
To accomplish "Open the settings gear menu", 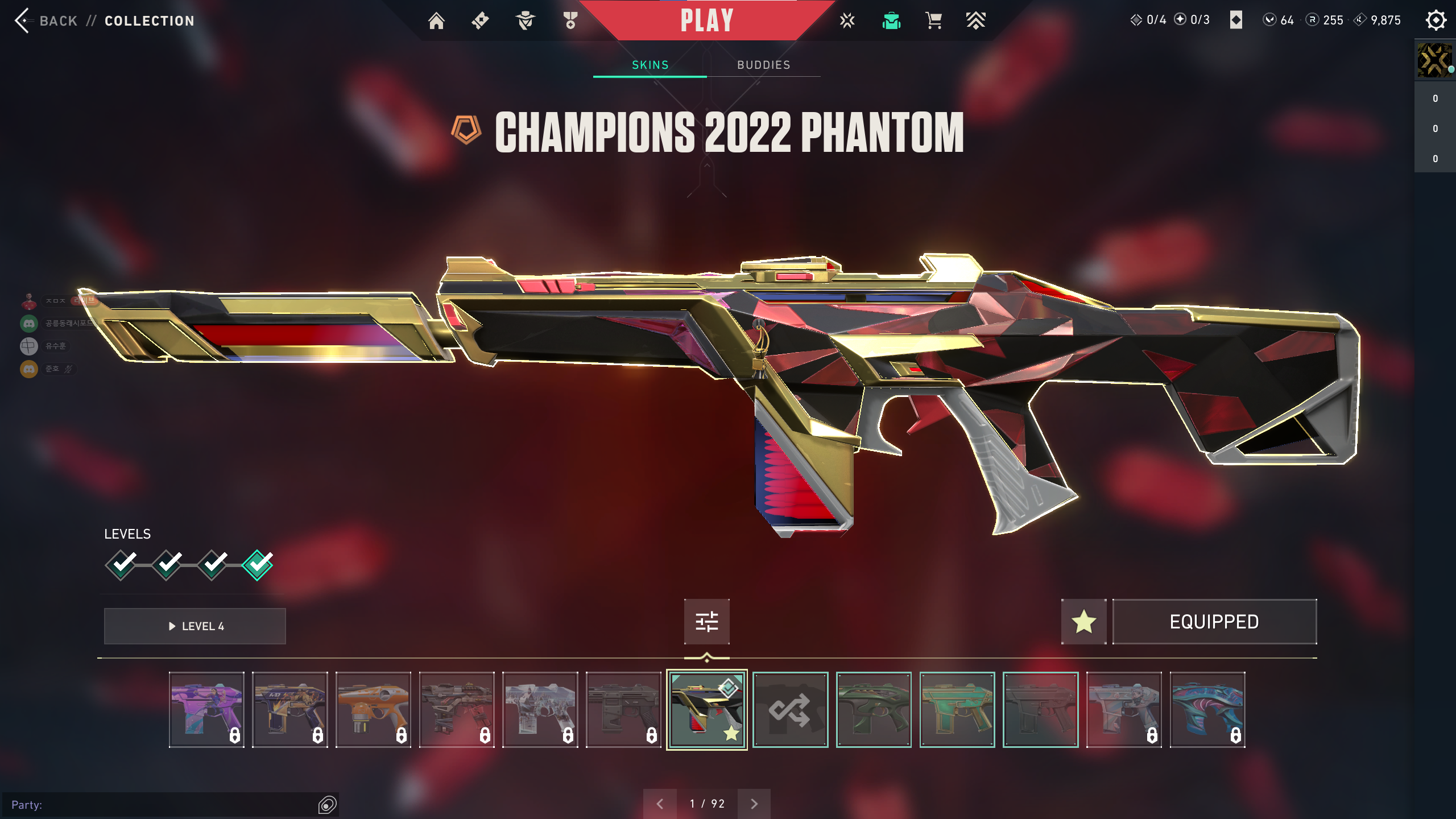I will coord(1436,20).
